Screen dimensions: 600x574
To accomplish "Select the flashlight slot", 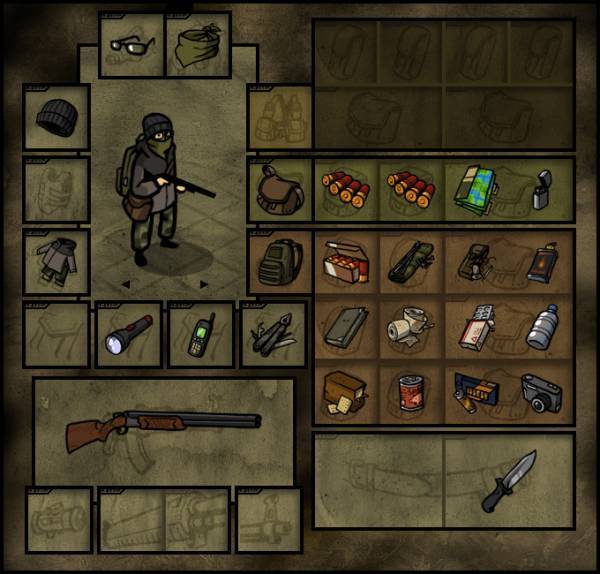I will point(128,335).
